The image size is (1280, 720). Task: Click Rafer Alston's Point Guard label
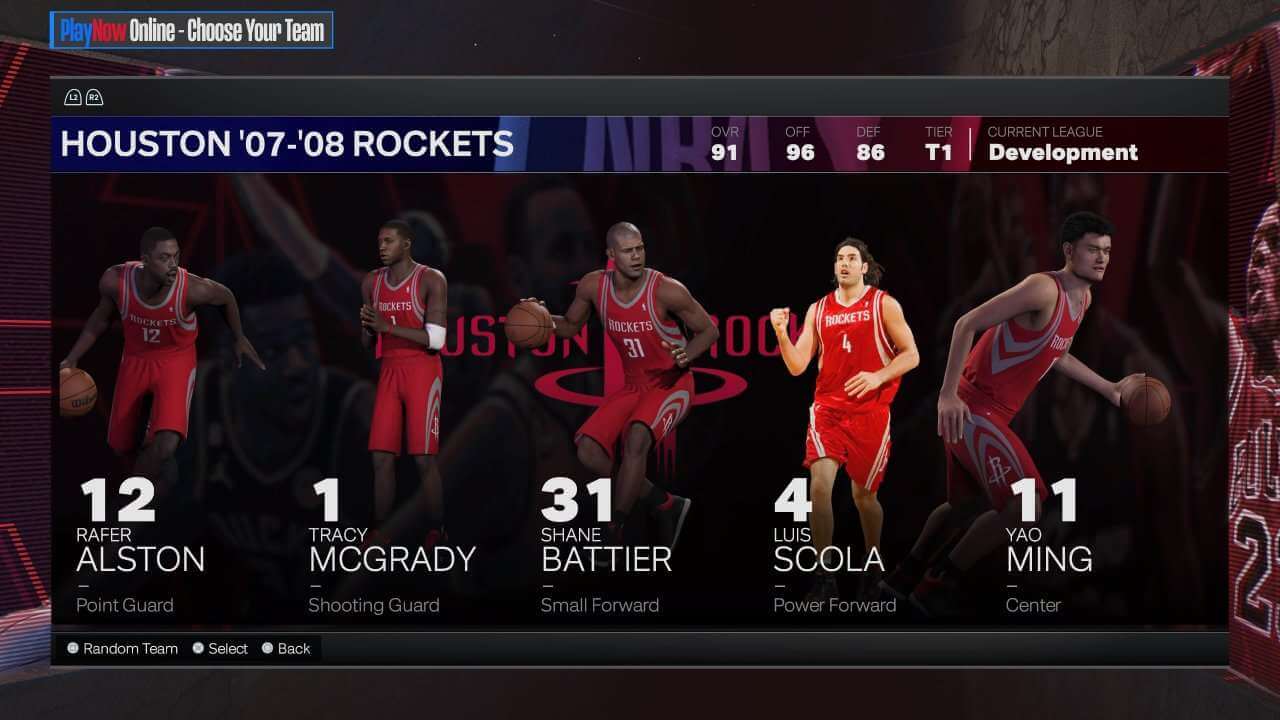(124, 605)
